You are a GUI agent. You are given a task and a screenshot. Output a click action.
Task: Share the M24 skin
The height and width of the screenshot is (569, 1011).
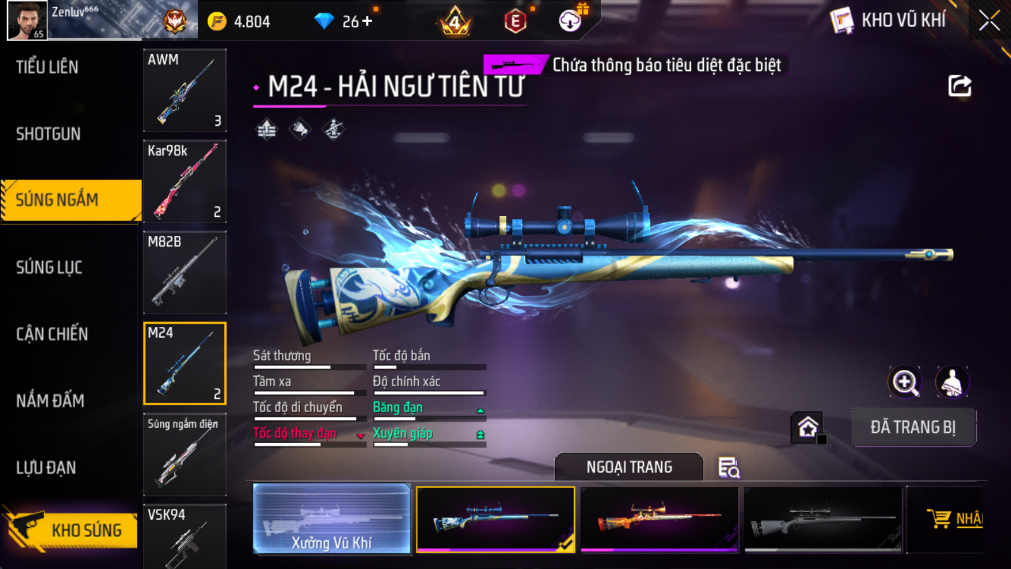point(960,86)
